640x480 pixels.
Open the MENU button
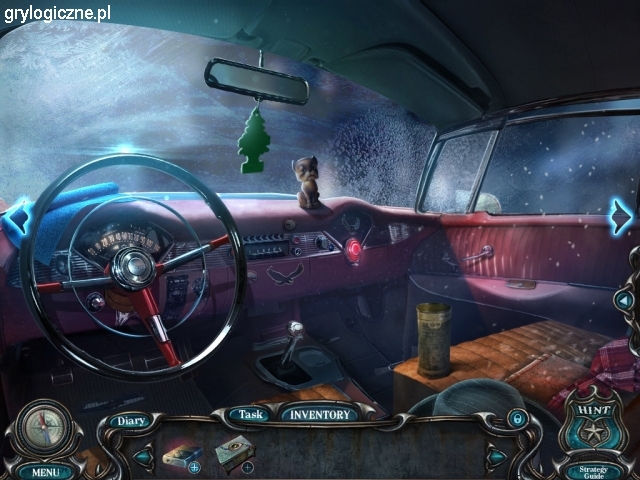click(x=45, y=471)
